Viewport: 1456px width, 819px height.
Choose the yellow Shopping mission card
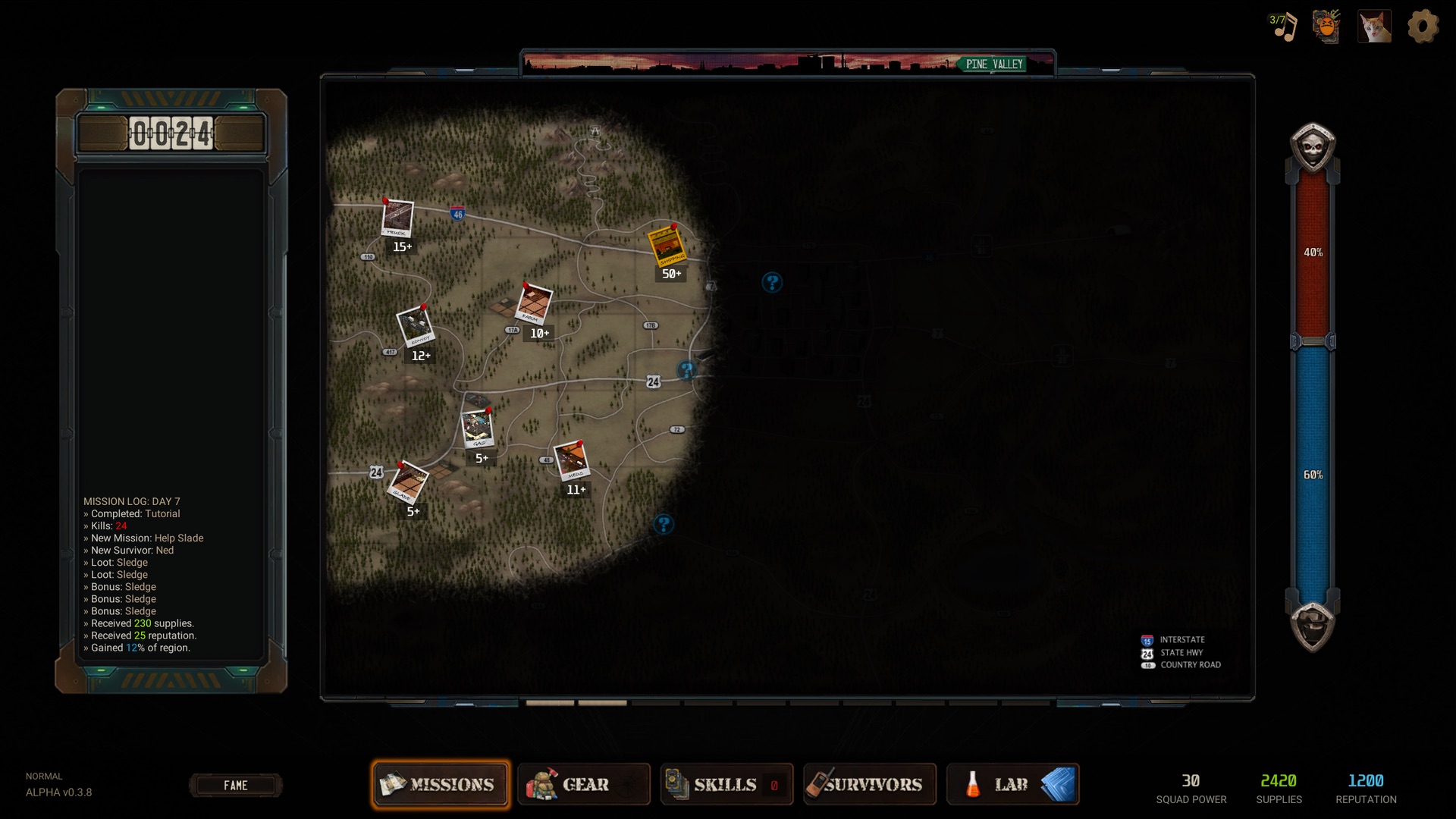(666, 244)
